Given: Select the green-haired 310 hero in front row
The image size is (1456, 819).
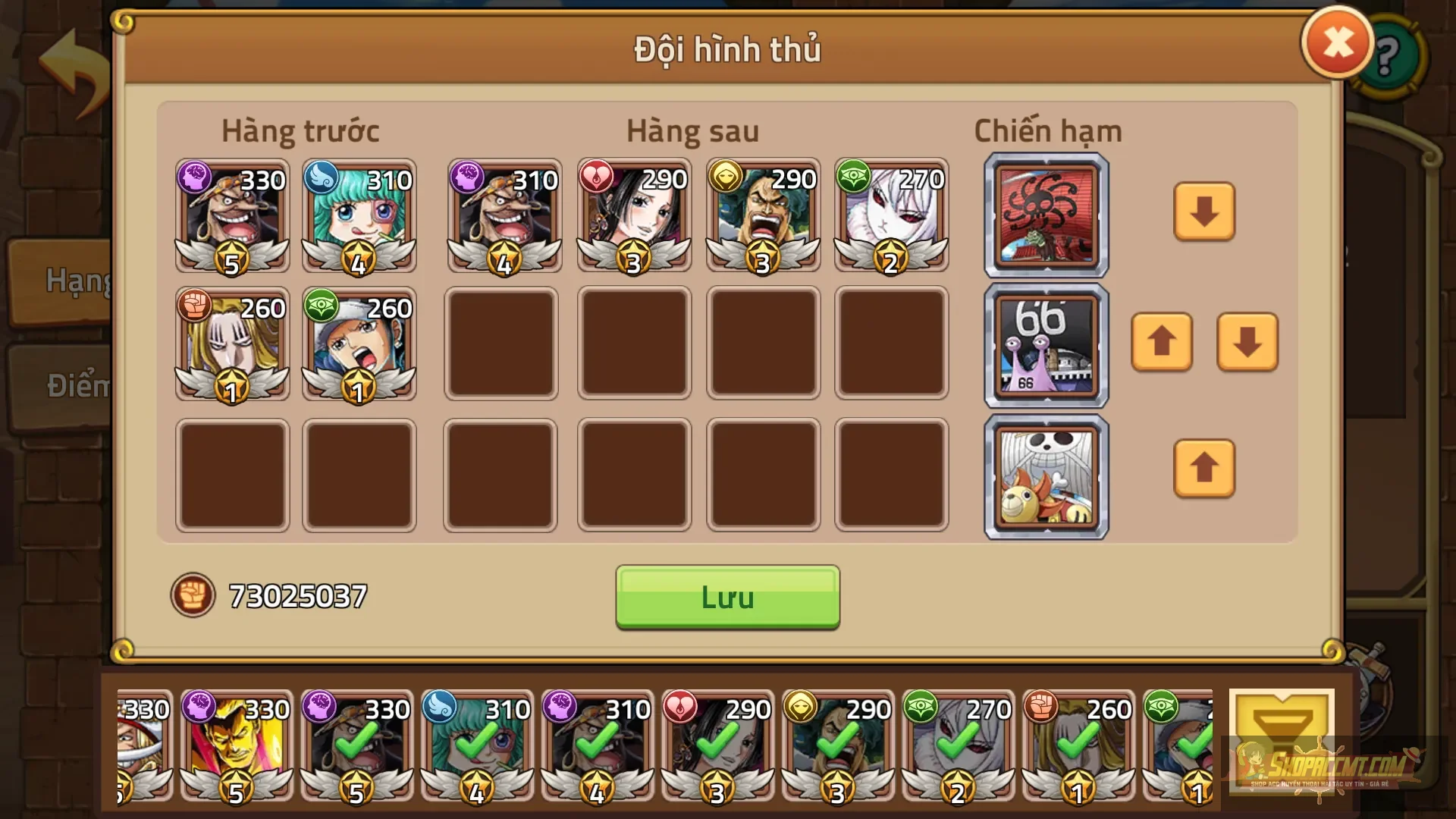Looking at the screenshot, I should point(358,216).
